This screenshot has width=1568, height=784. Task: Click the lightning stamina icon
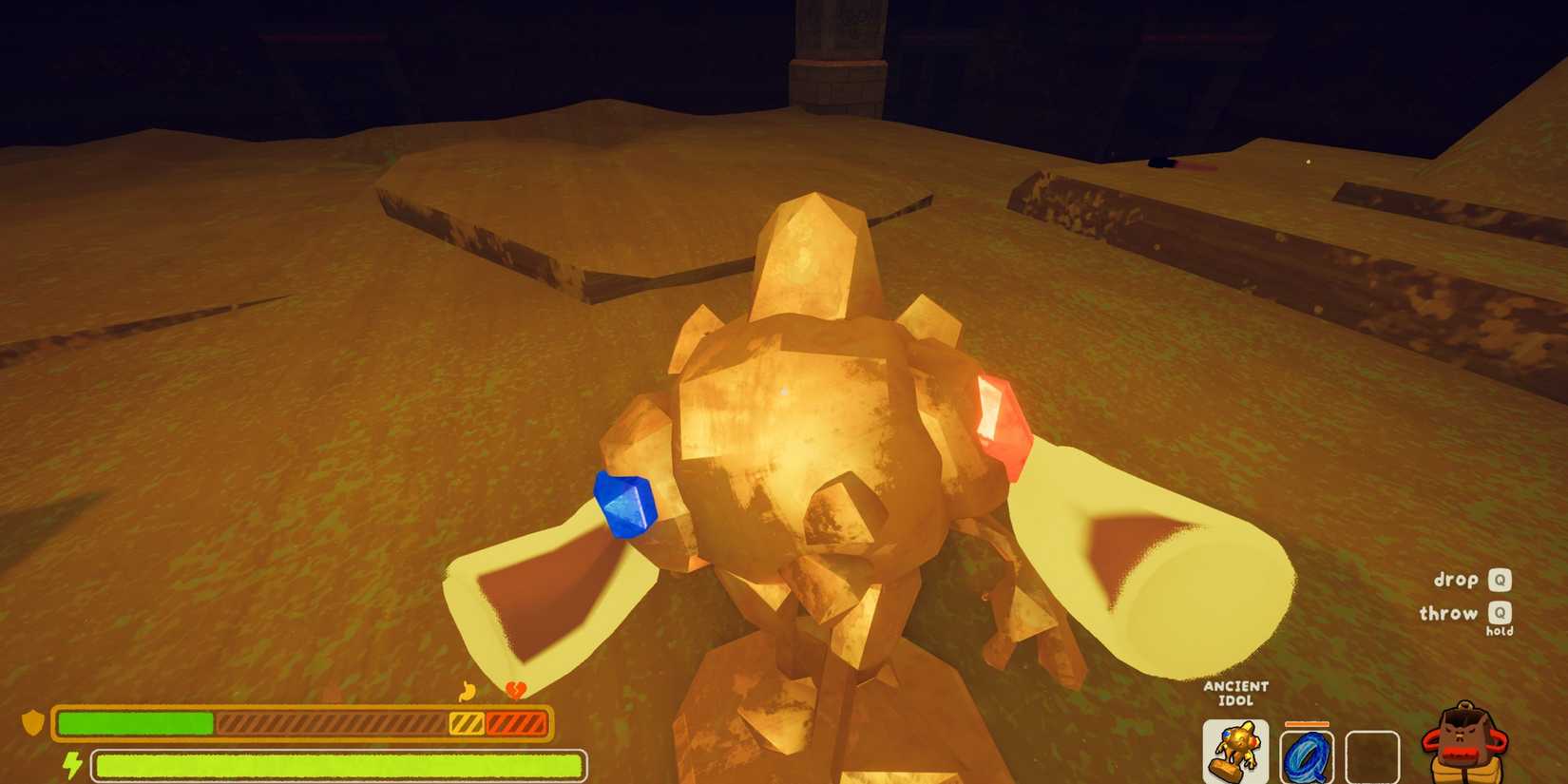[x=71, y=763]
